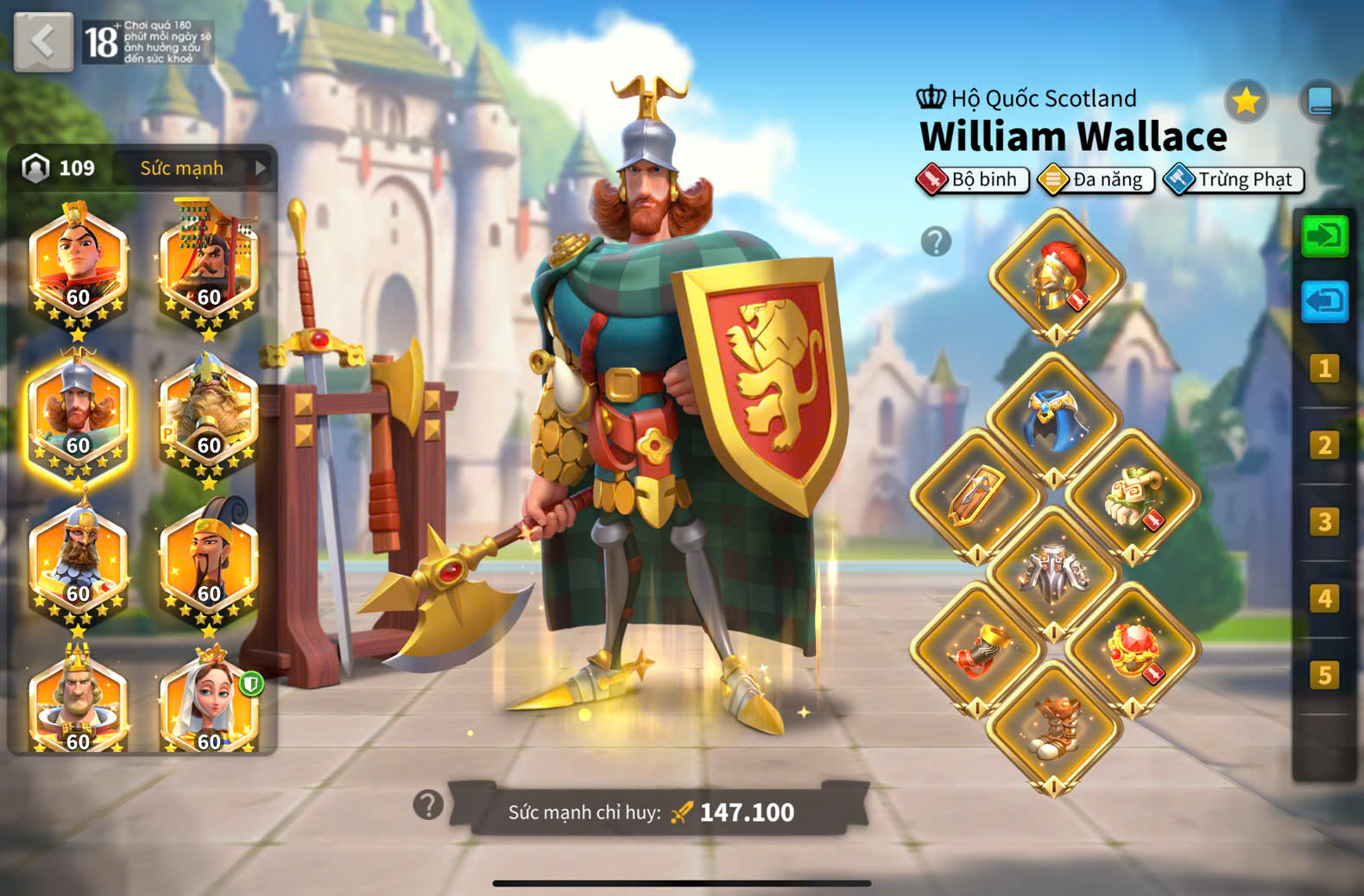Screen dimensions: 1364x896
Task: Show help for commander power
Action: [x=428, y=805]
